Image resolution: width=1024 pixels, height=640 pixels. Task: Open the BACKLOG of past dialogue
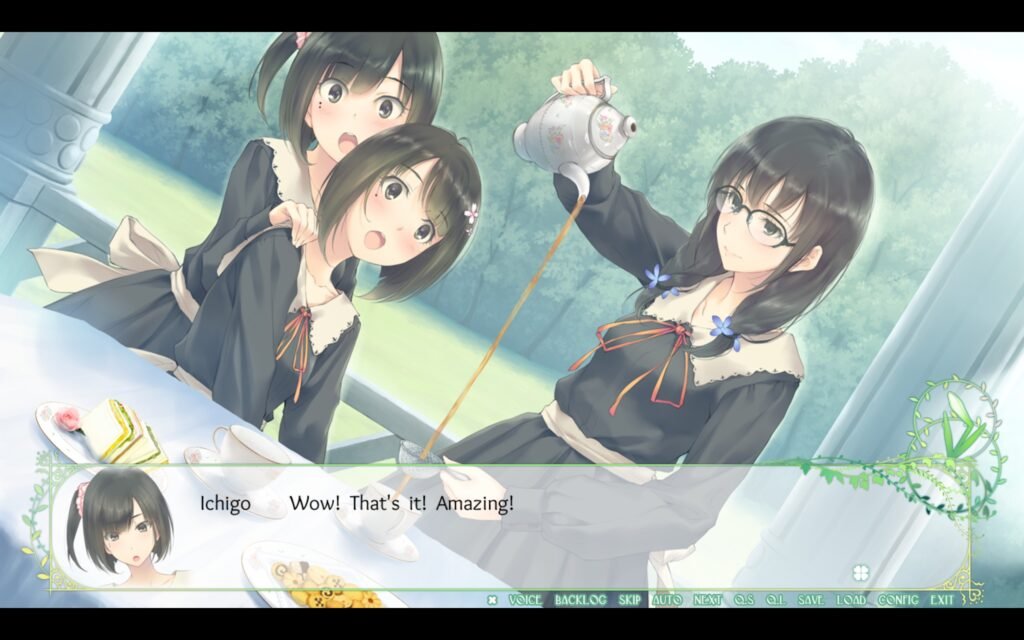click(x=580, y=600)
